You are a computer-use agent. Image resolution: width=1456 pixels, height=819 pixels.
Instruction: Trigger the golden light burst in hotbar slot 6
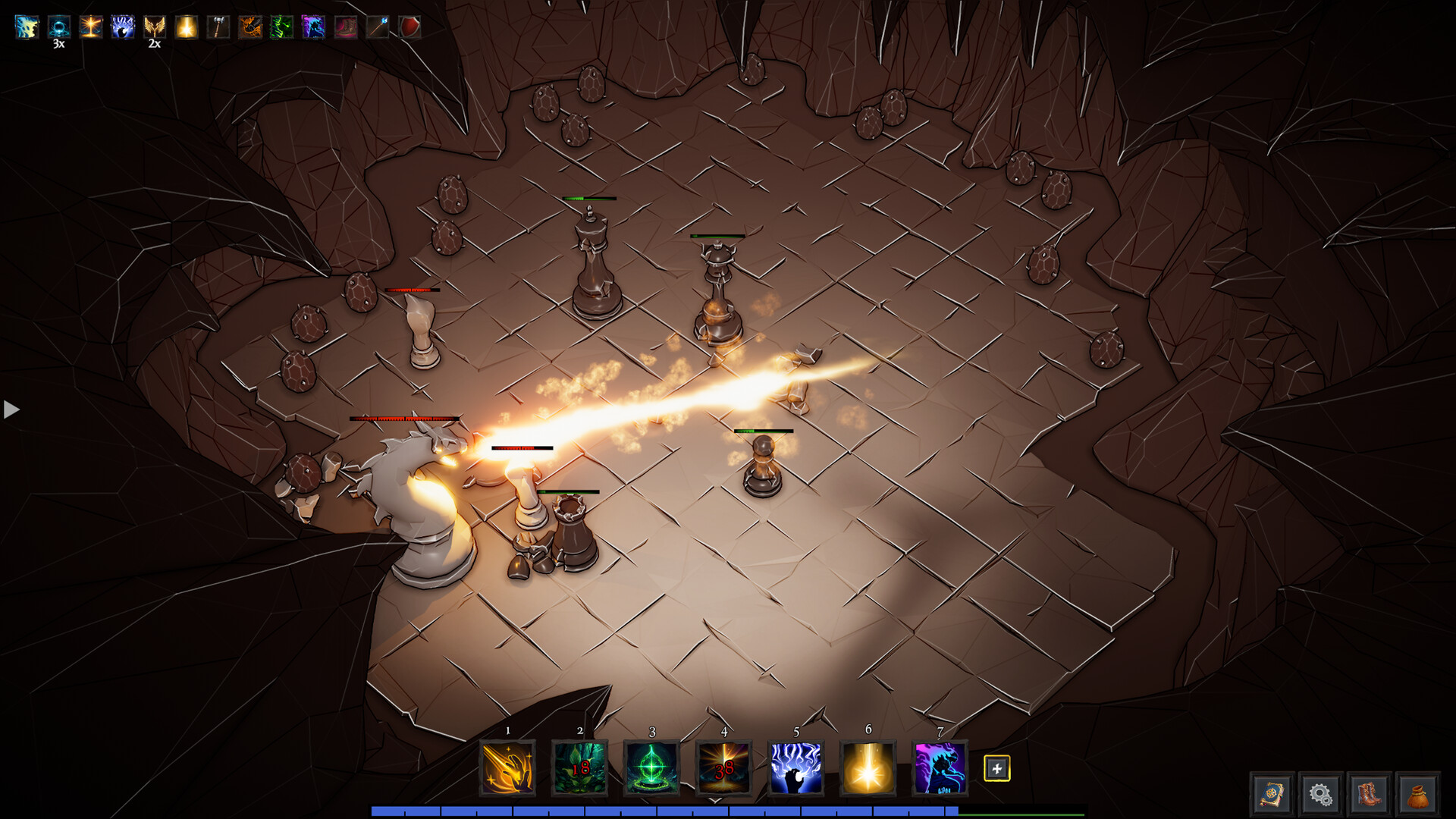(868, 767)
